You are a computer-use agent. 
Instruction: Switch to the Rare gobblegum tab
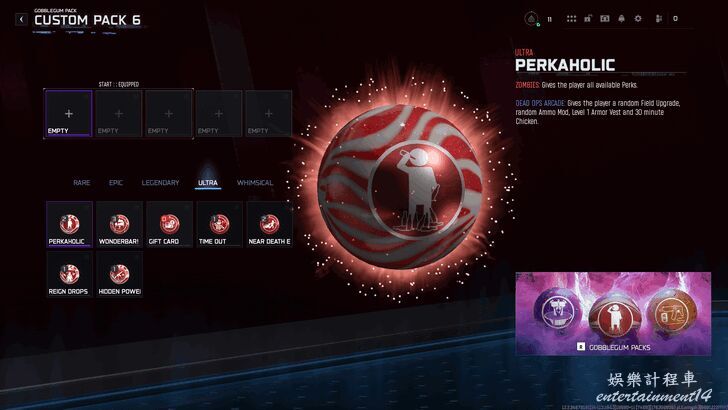coord(82,183)
